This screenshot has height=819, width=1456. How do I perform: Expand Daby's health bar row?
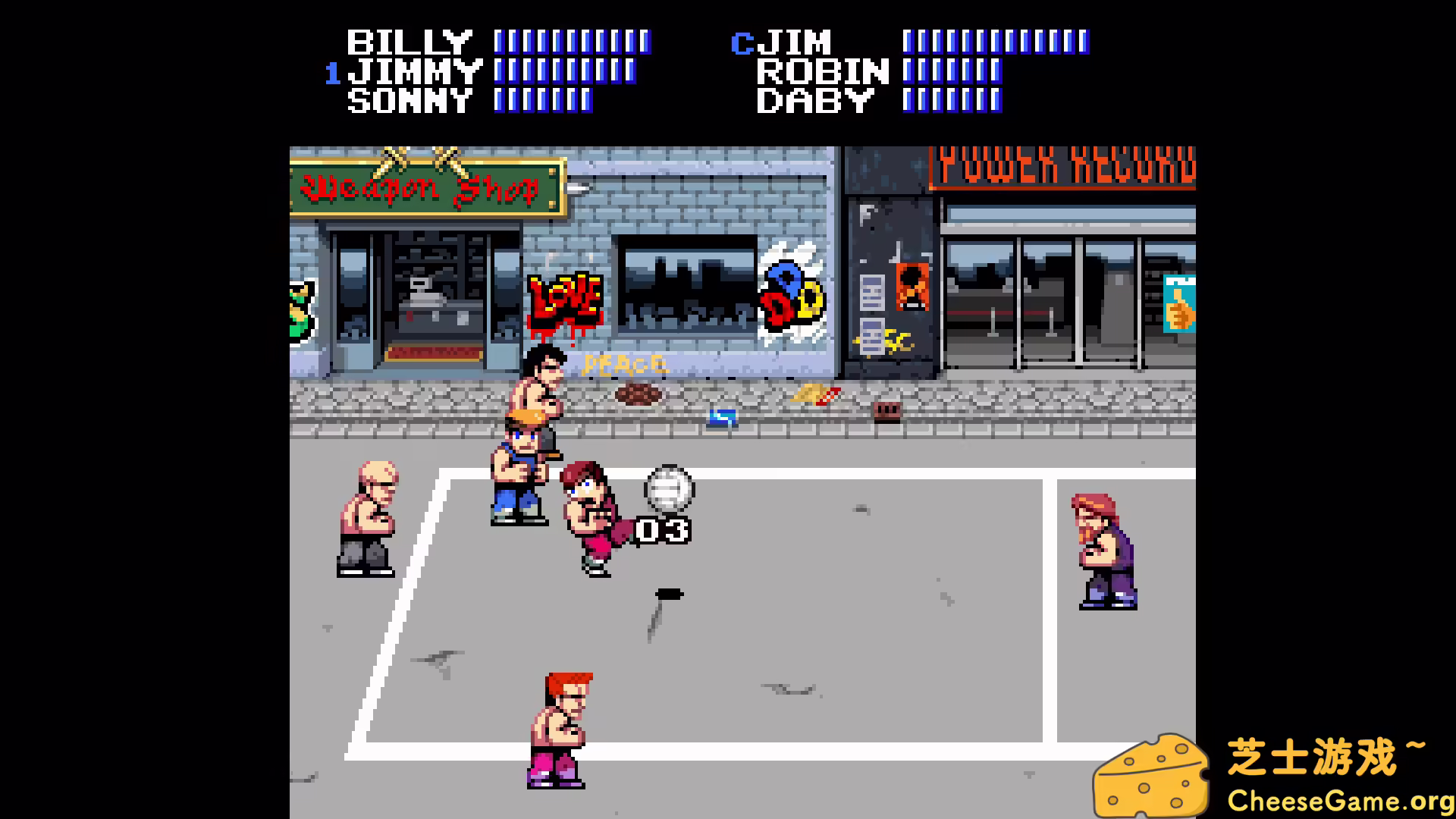tap(952, 100)
